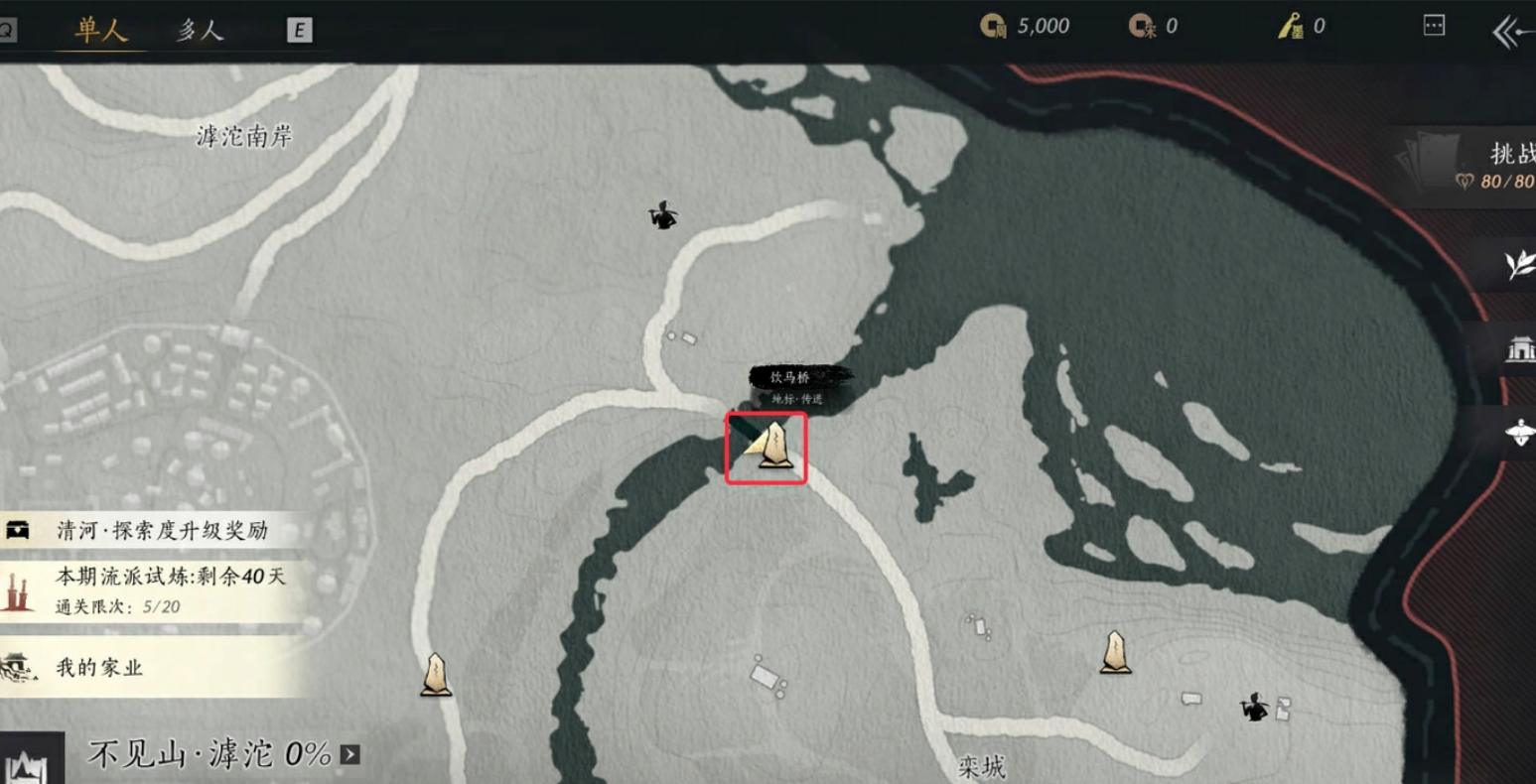Viewport: 1536px width, 784px height.
Task: Close the map with the back arrow
Action: pos(1511,32)
